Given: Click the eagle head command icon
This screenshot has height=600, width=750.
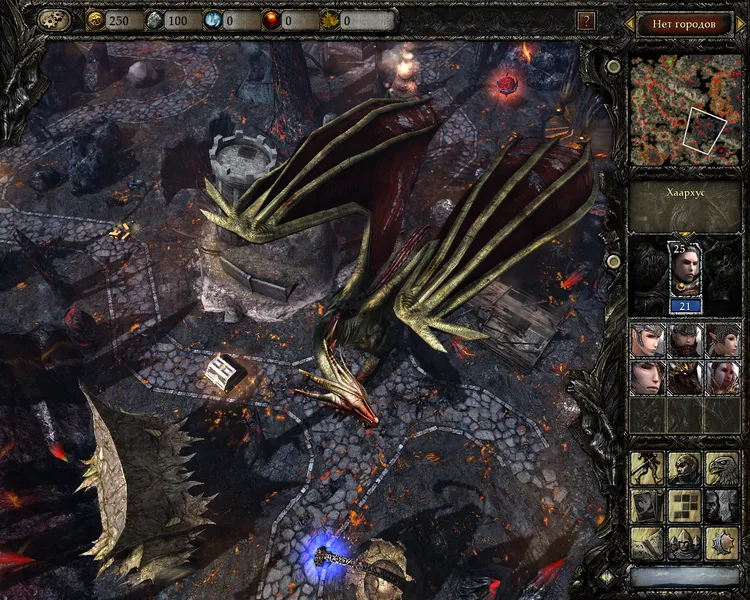Looking at the screenshot, I should pos(721,468).
